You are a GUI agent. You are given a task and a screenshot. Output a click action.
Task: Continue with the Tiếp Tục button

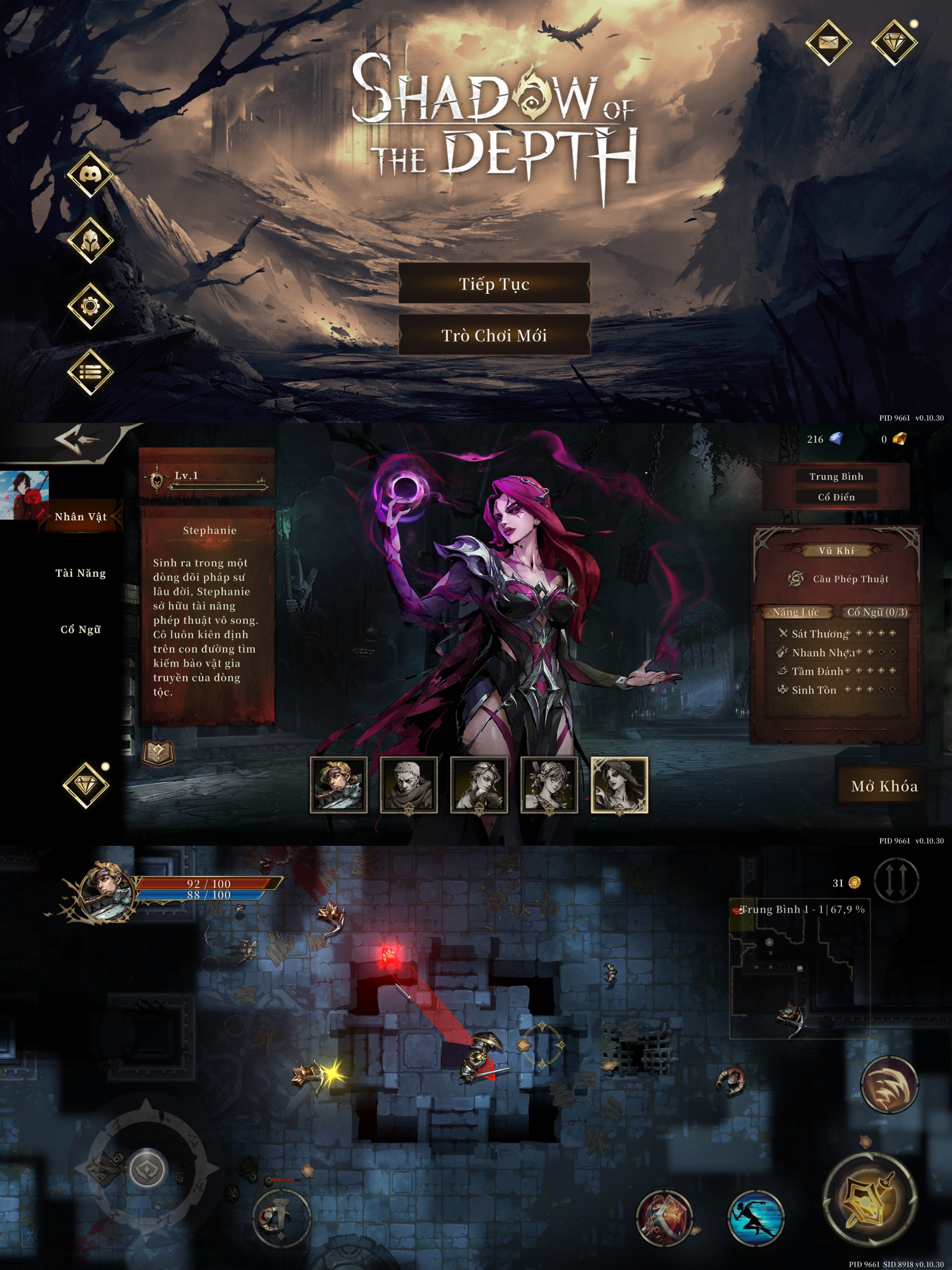494,284
